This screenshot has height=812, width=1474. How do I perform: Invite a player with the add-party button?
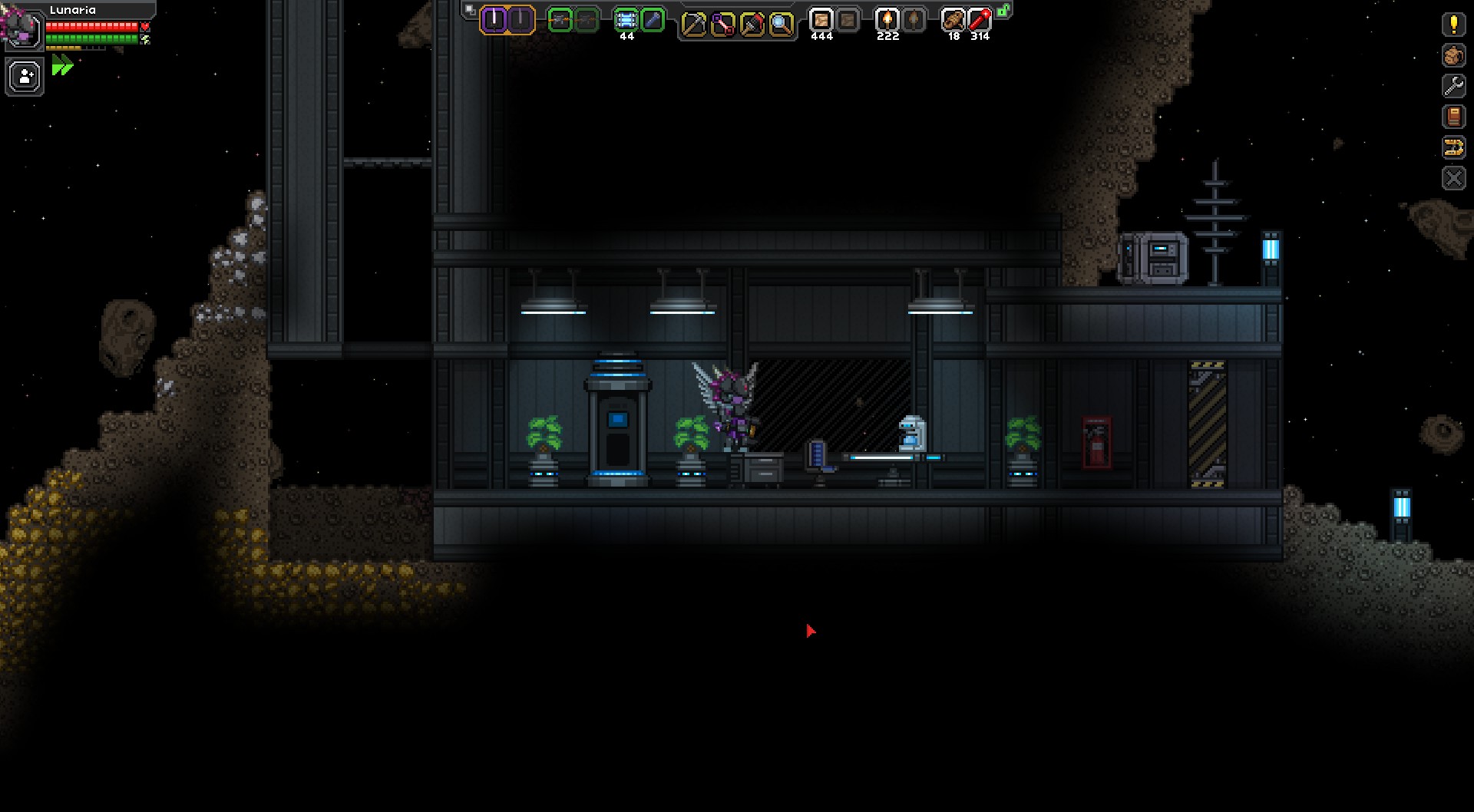(25, 78)
